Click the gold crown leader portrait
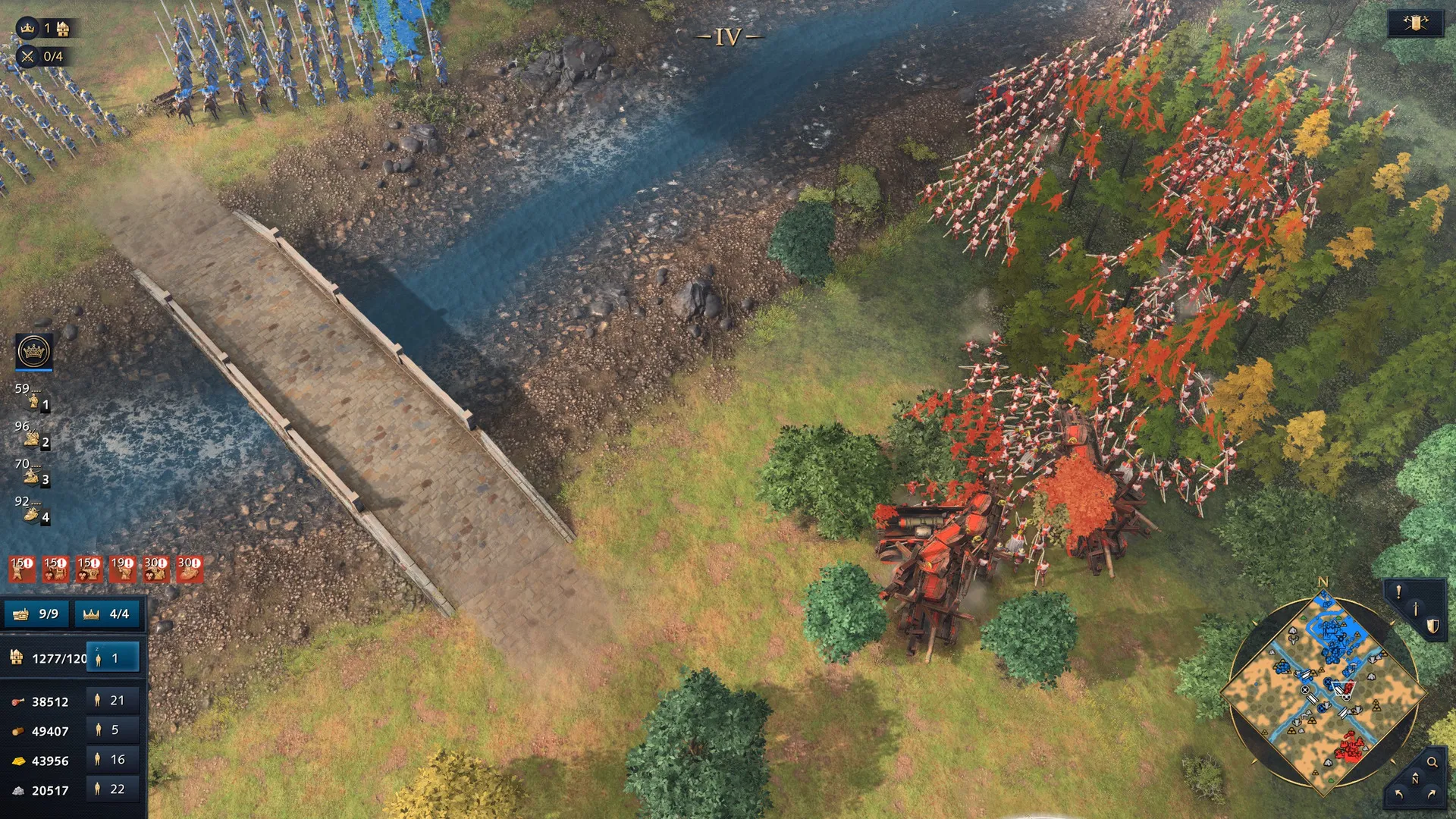 coord(34,351)
